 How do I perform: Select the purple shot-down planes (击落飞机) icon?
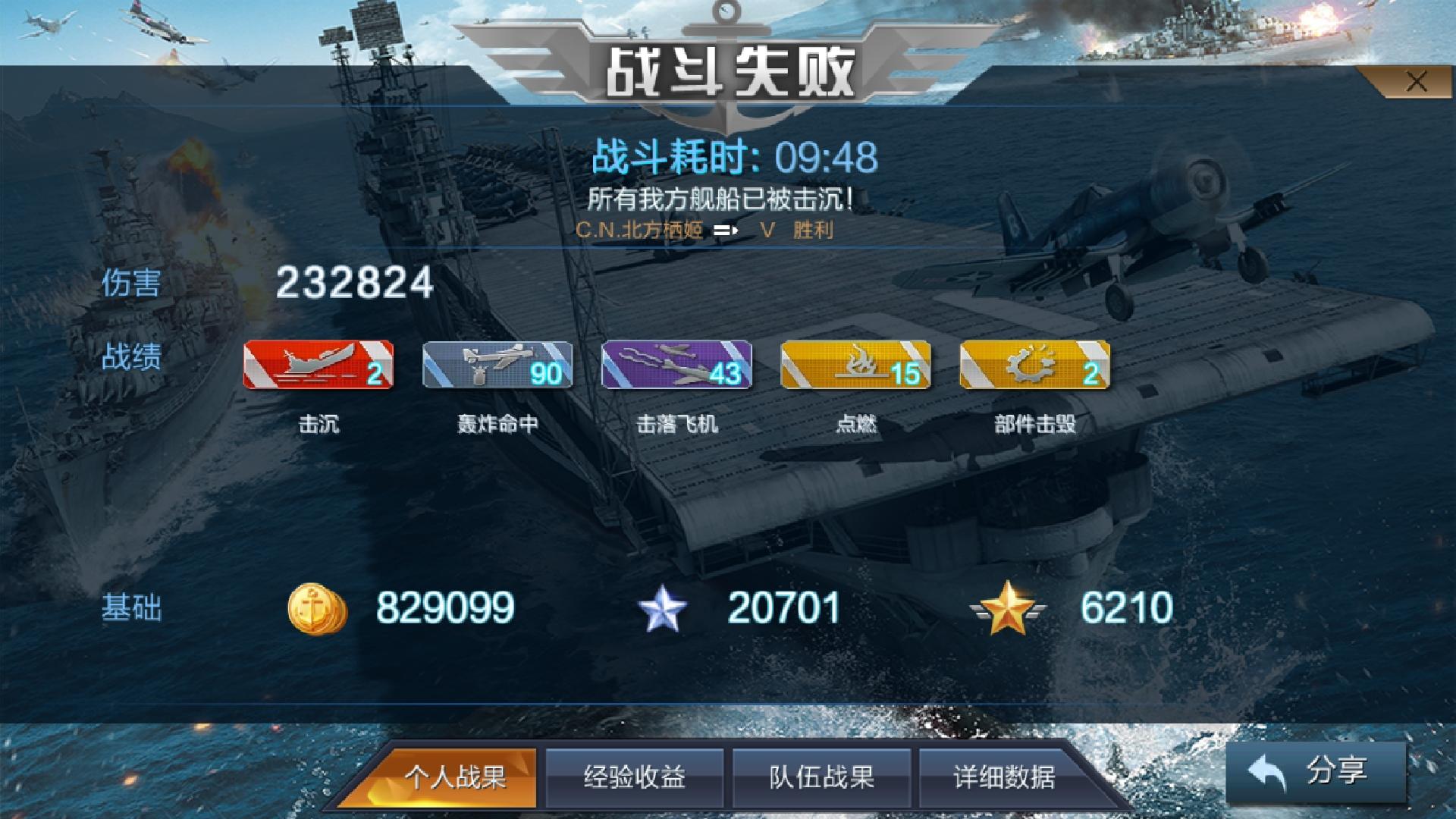[x=679, y=366]
